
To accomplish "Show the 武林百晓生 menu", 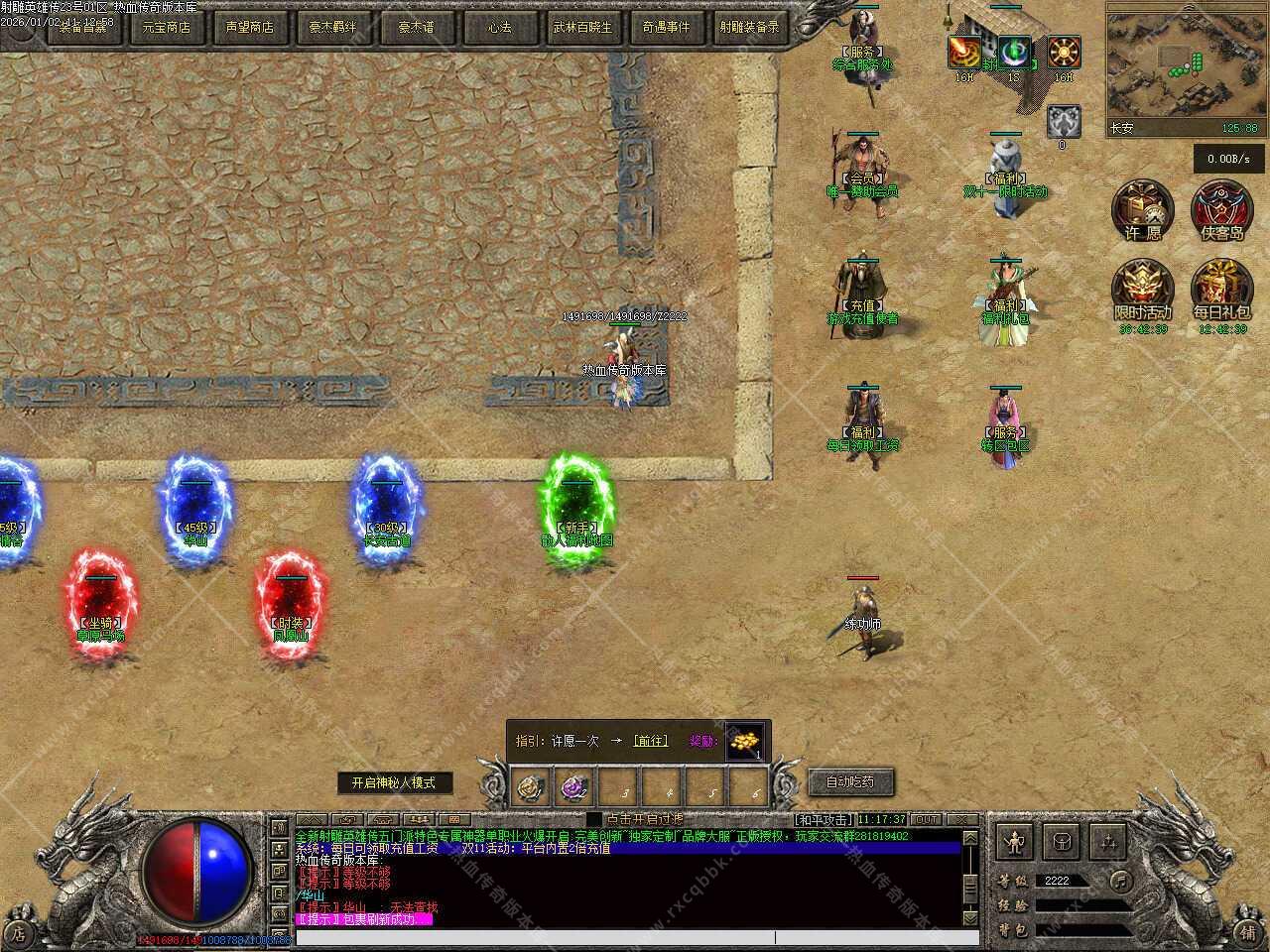I will coord(582,28).
